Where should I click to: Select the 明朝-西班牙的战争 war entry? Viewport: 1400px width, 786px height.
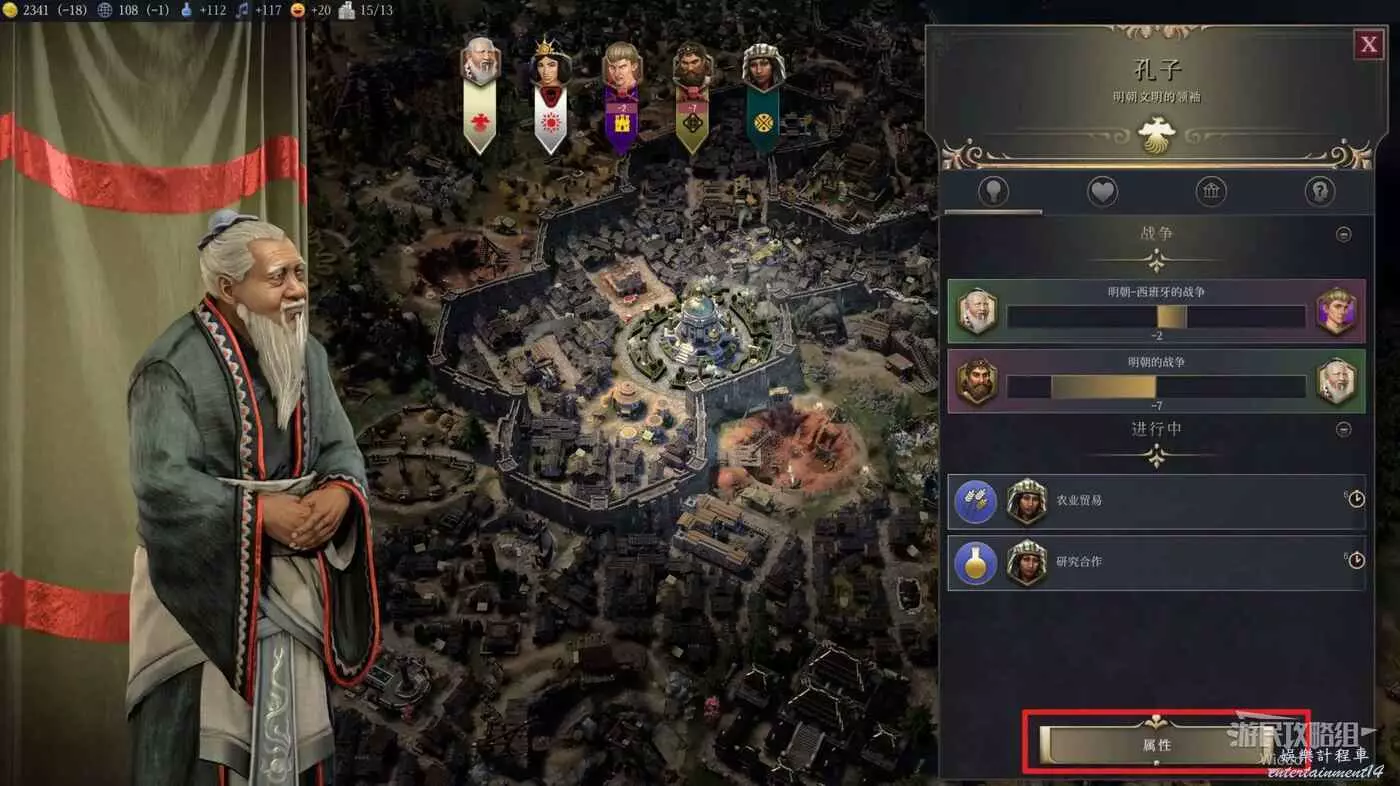tap(1156, 311)
